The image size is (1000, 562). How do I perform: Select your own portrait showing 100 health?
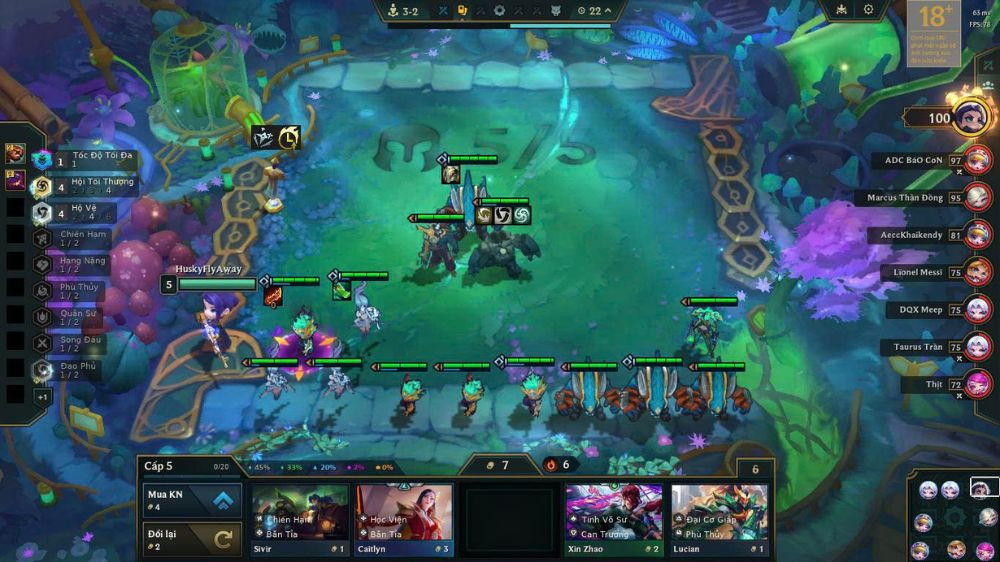[x=973, y=117]
